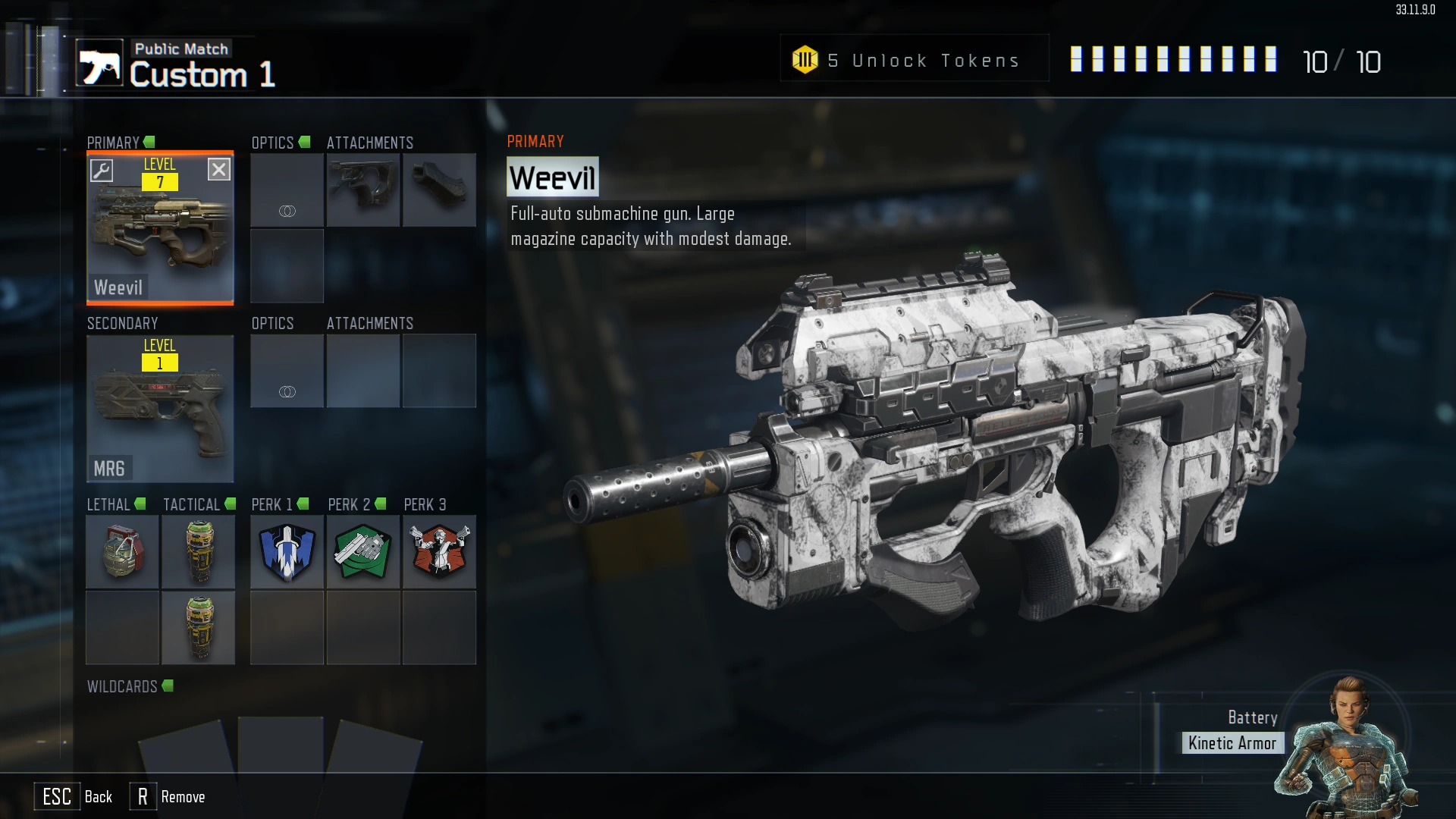
Task: Remove the Weevil with the X button
Action: [x=219, y=170]
